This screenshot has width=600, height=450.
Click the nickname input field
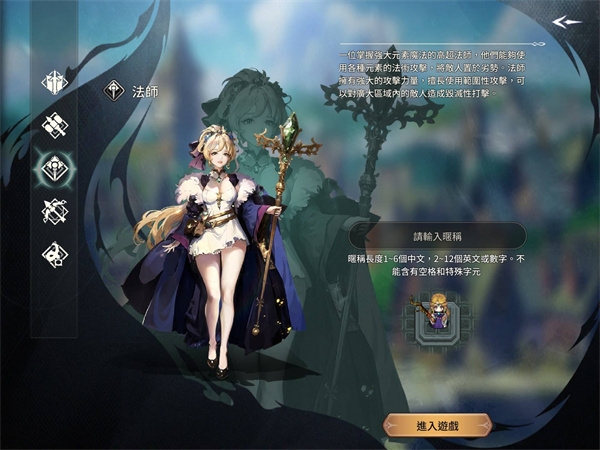click(438, 236)
